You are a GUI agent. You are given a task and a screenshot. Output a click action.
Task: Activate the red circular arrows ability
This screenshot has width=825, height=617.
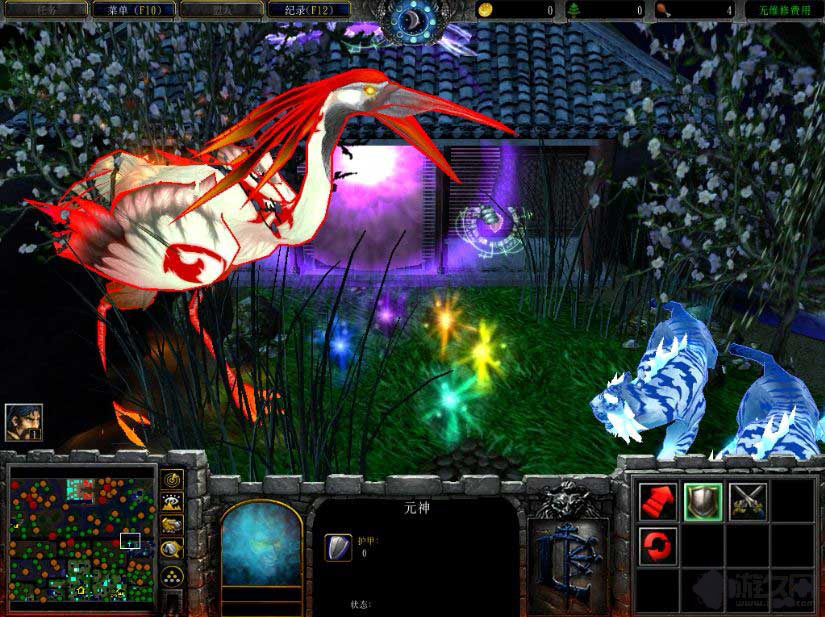(658, 545)
